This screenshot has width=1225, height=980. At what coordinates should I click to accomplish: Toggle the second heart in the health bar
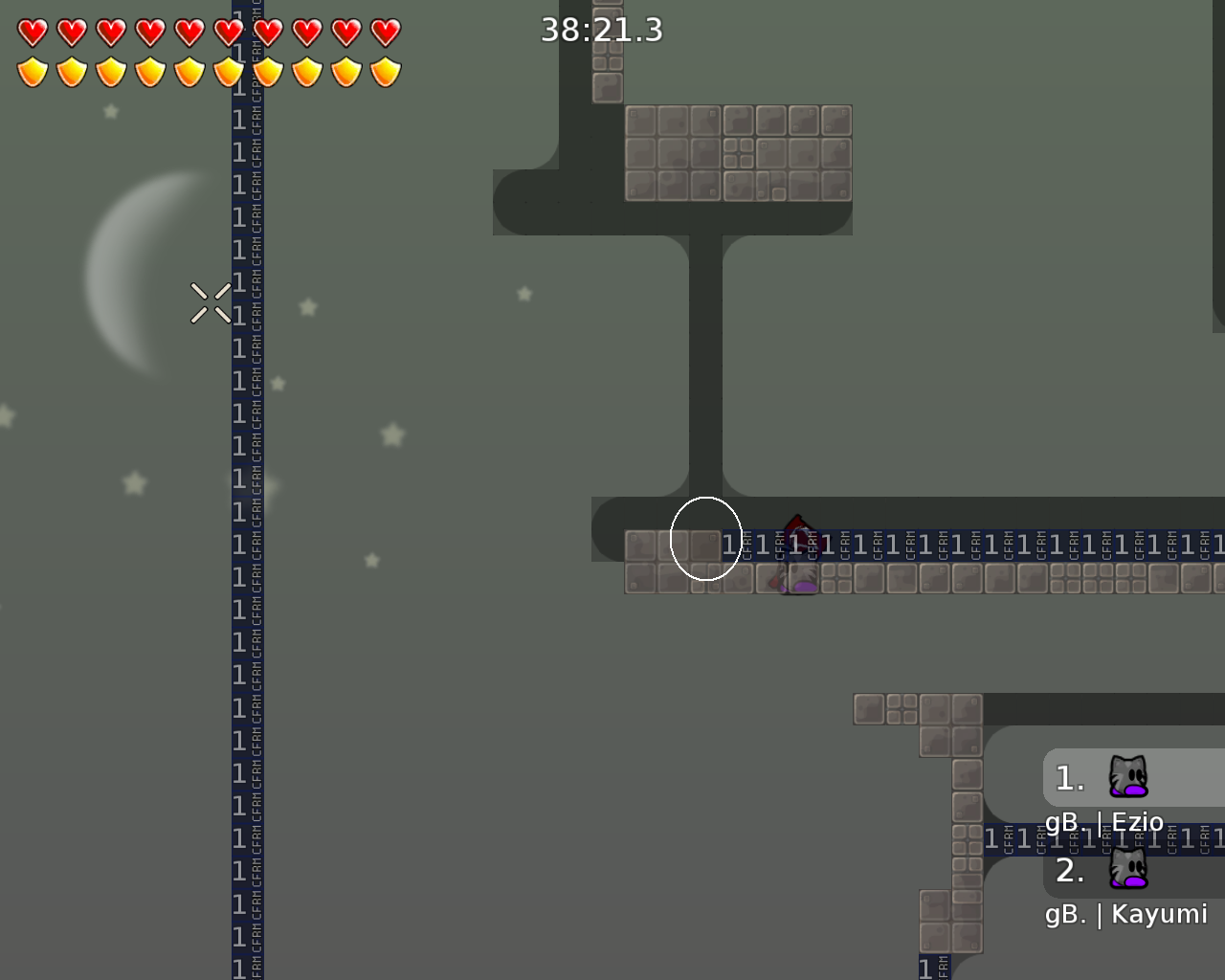(x=70, y=32)
